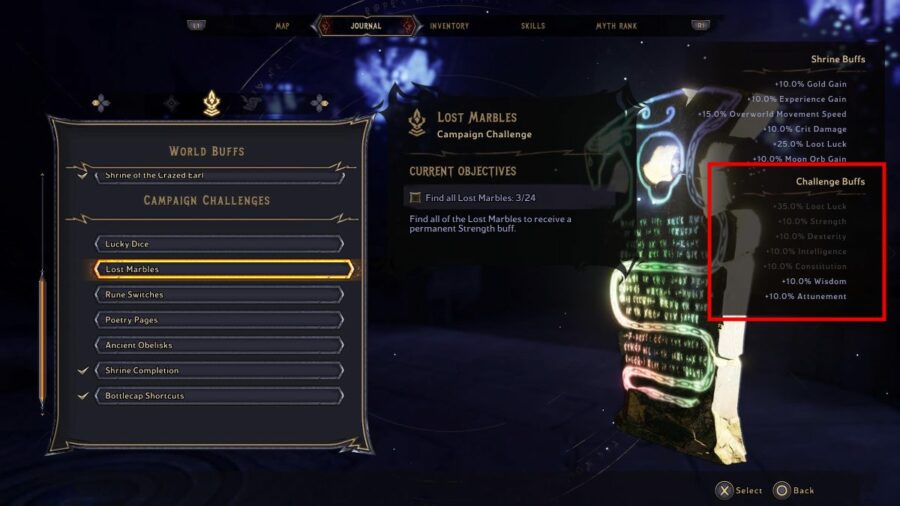Select the golden challenges journal section icon
Image resolution: width=900 pixels, height=506 pixels.
(x=212, y=102)
